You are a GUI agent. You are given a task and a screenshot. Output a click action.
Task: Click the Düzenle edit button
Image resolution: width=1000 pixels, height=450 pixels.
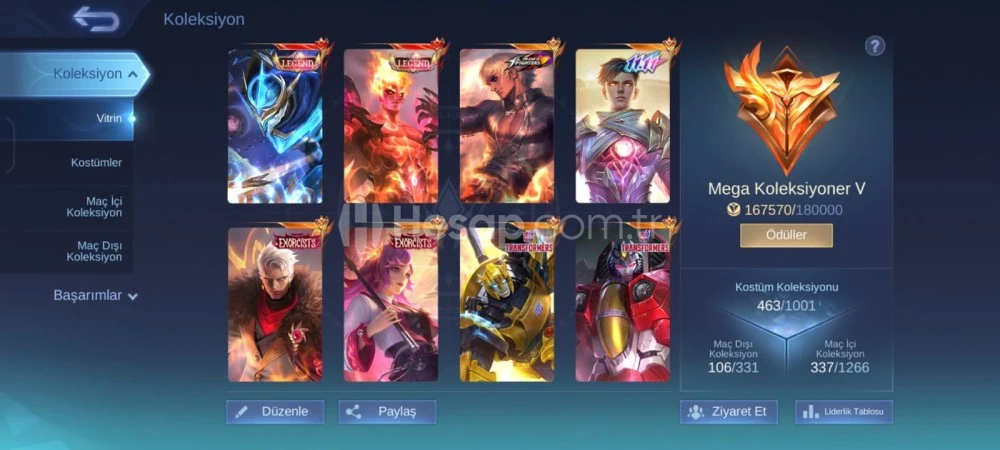pos(275,411)
